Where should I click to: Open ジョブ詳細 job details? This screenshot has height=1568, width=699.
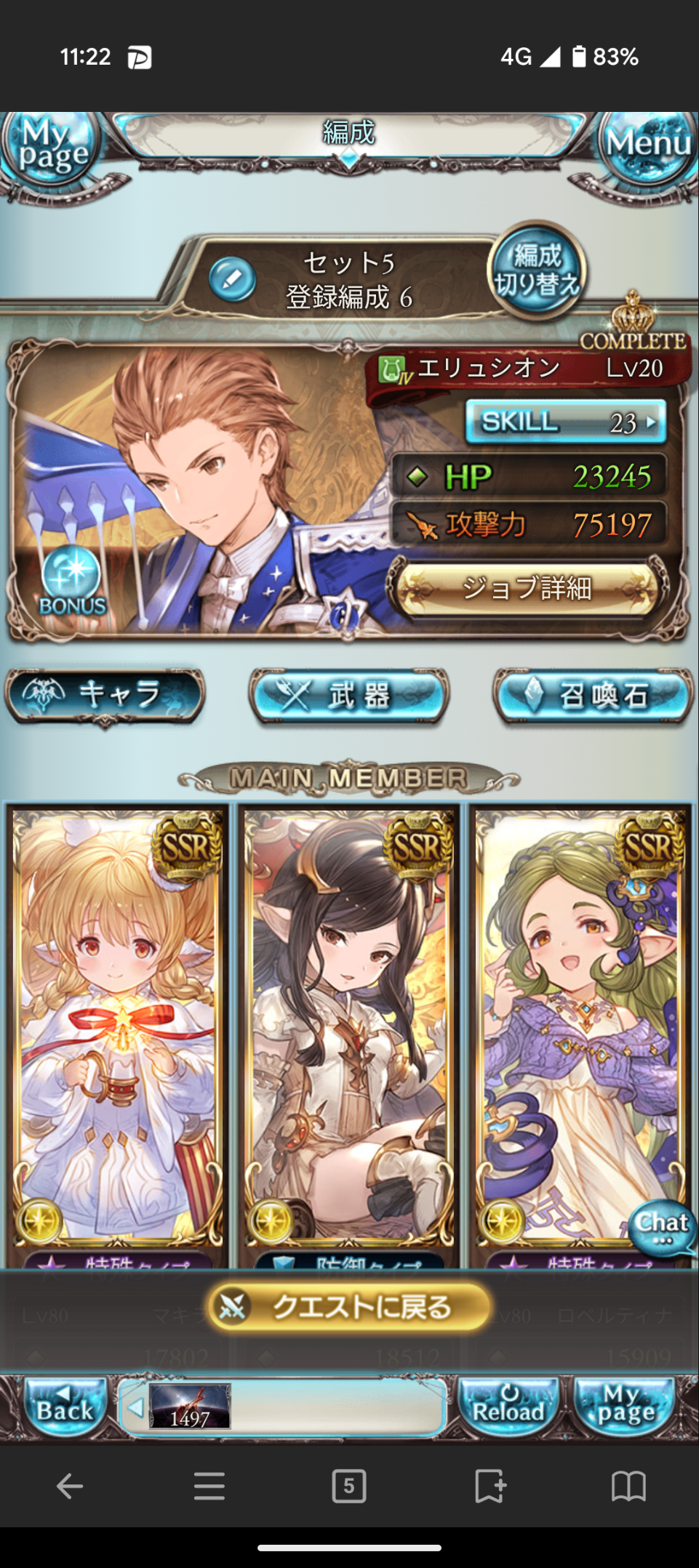coord(527,588)
